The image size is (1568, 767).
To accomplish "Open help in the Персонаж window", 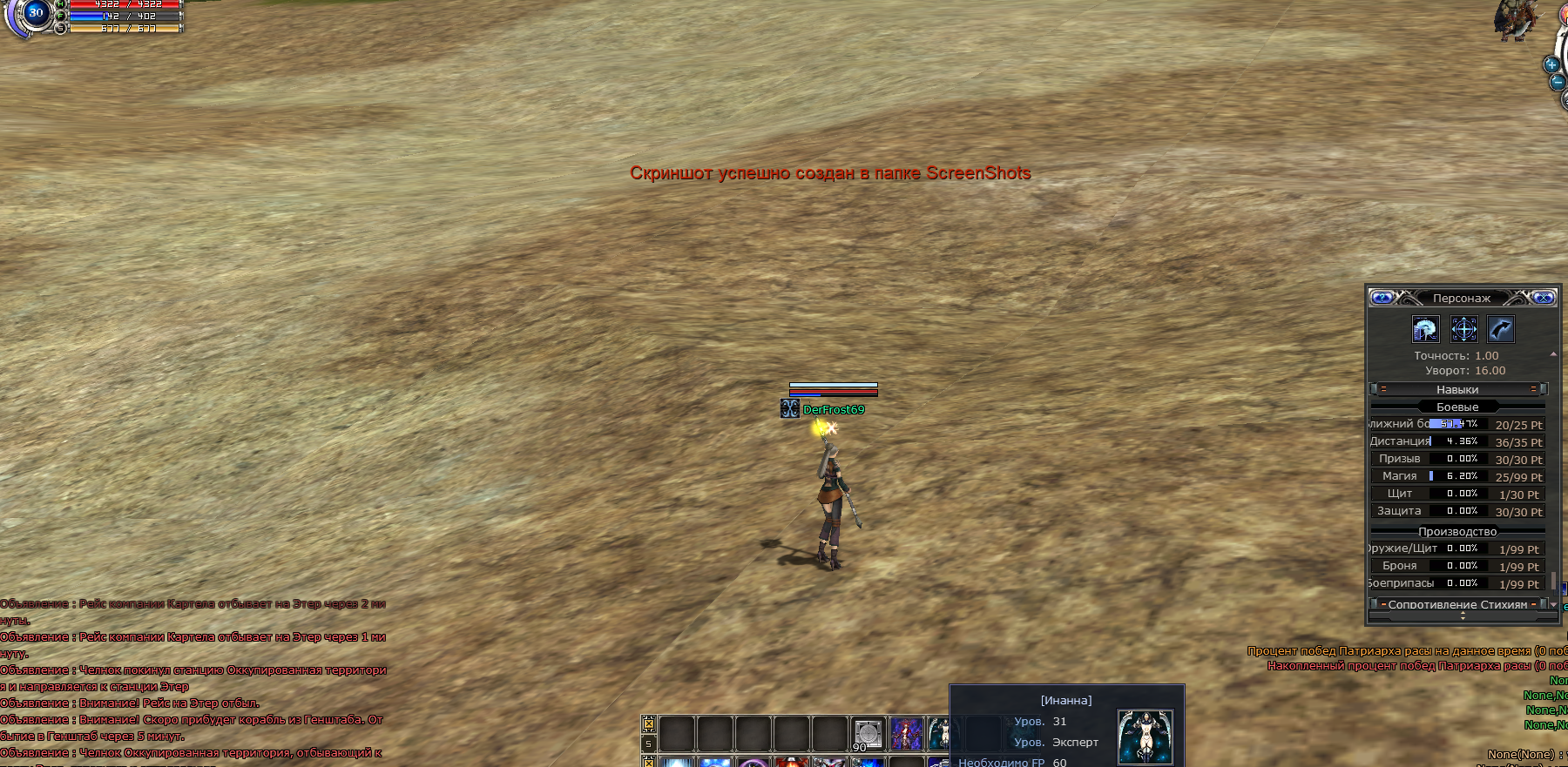I will pyautogui.click(x=1382, y=298).
